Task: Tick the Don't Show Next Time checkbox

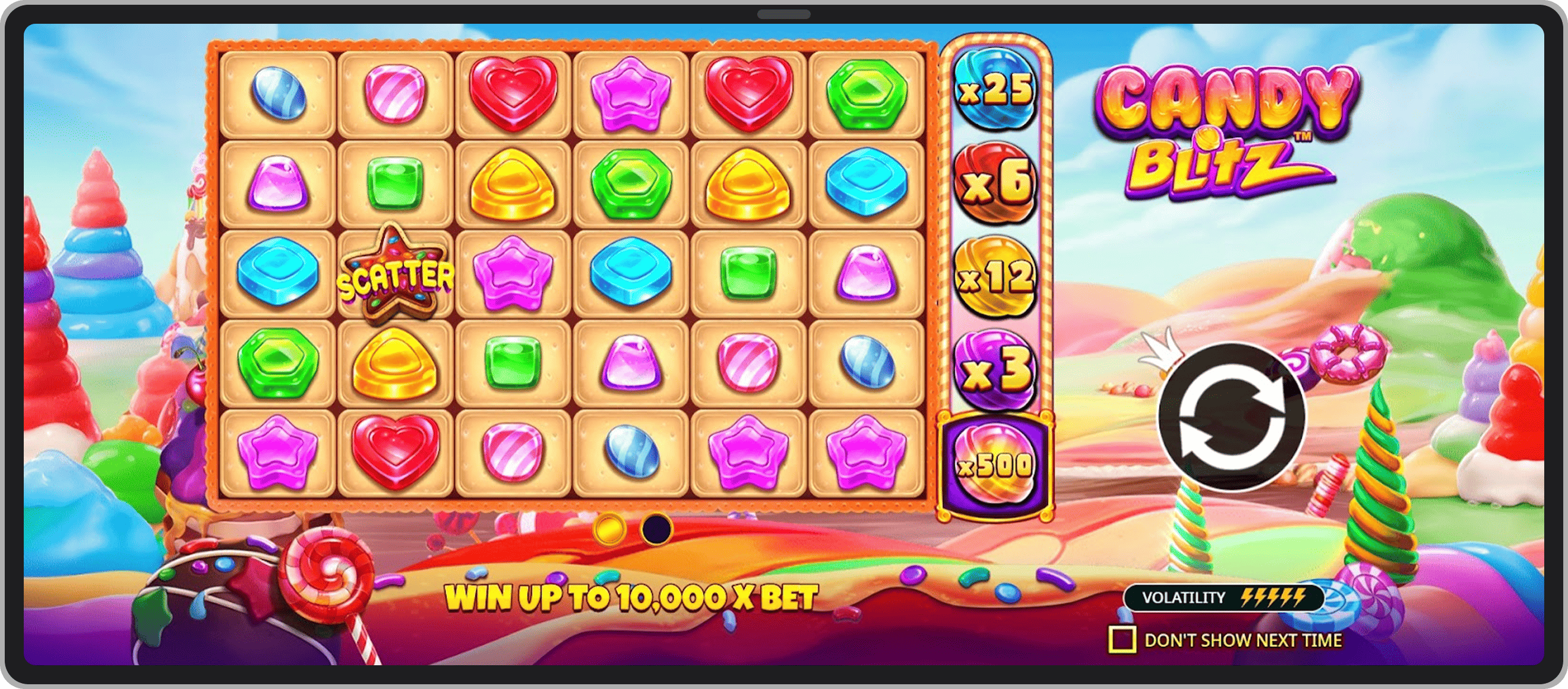Action: (x=1122, y=640)
